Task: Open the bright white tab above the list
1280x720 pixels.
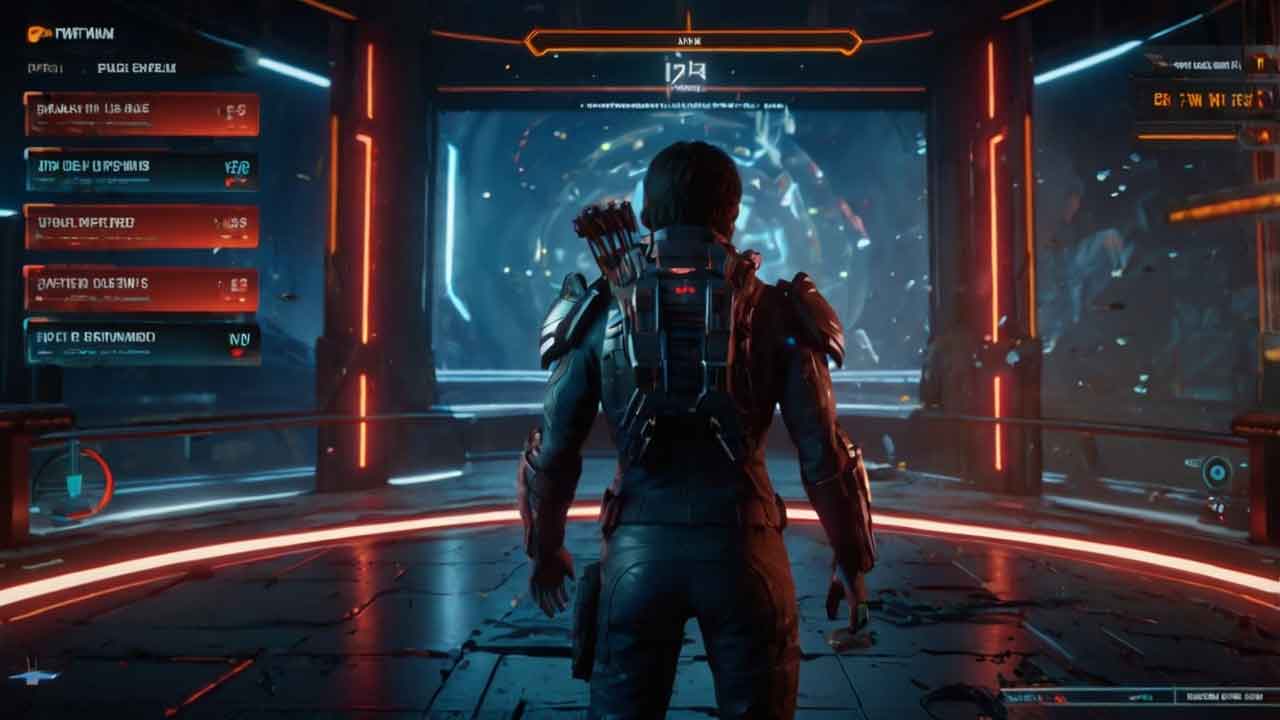Action: click(x=136, y=68)
